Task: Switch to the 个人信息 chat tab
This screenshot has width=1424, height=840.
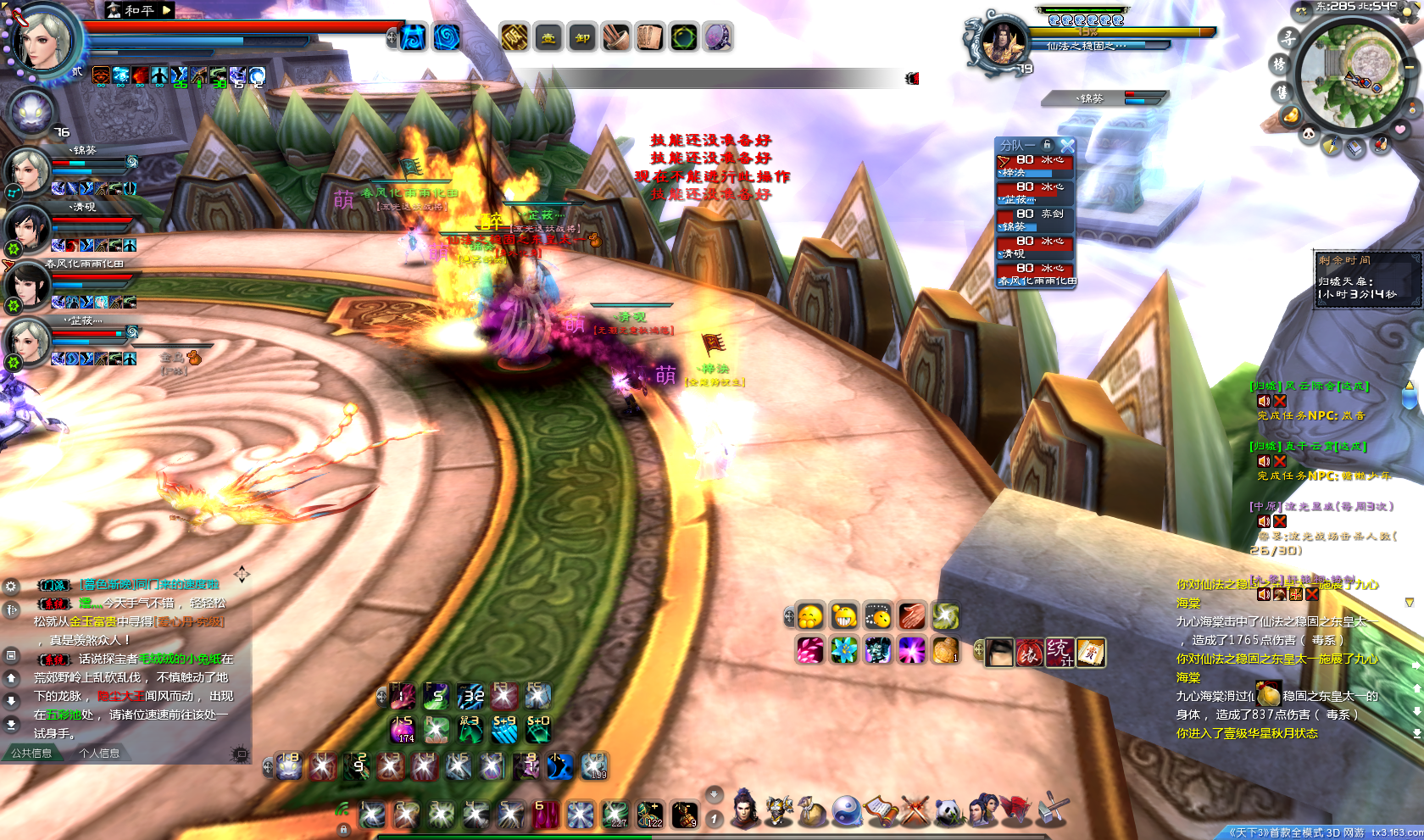Action: [x=99, y=753]
